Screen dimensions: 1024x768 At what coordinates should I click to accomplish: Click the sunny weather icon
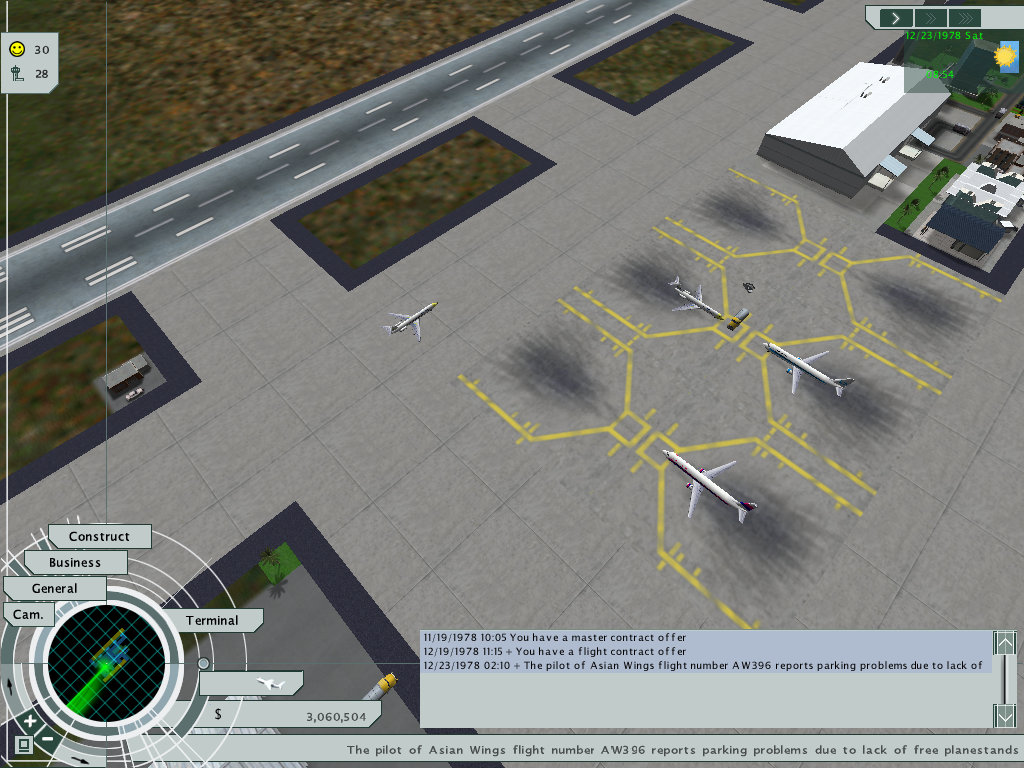(x=1005, y=57)
